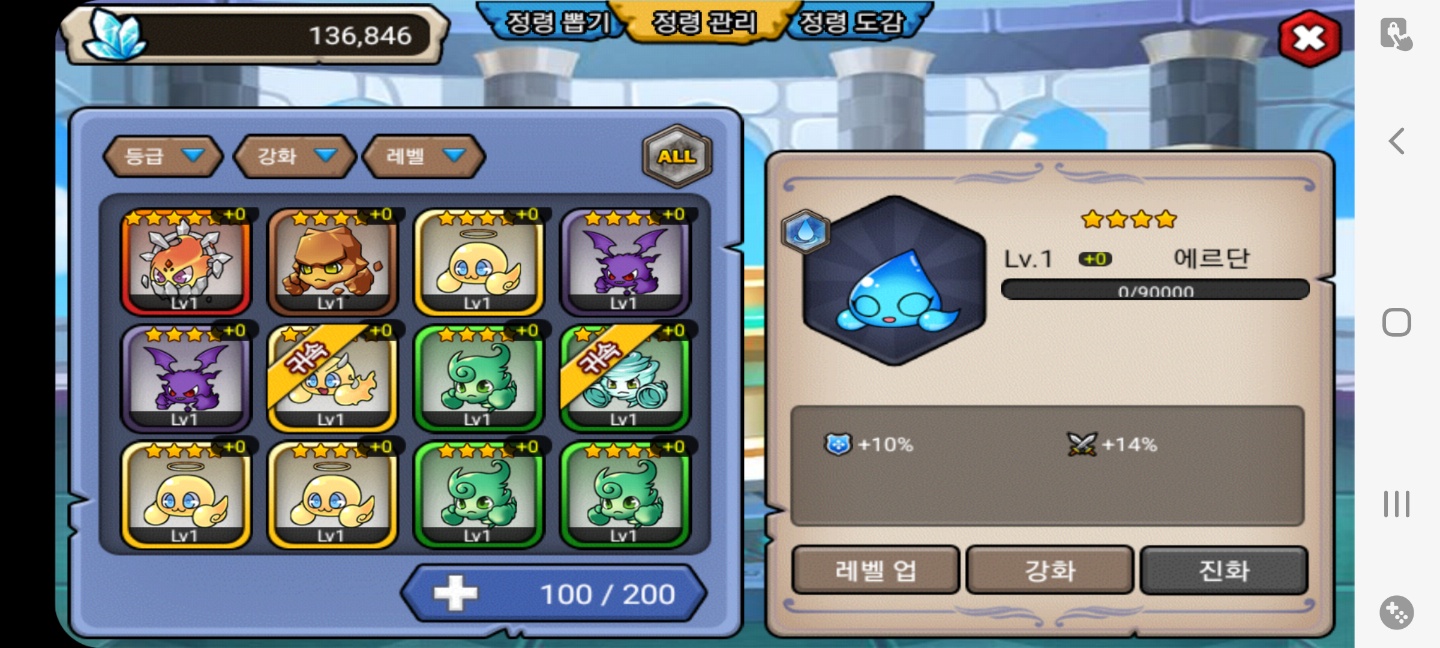
Task: Select the red spiked fire spirit
Action: [185, 262]
